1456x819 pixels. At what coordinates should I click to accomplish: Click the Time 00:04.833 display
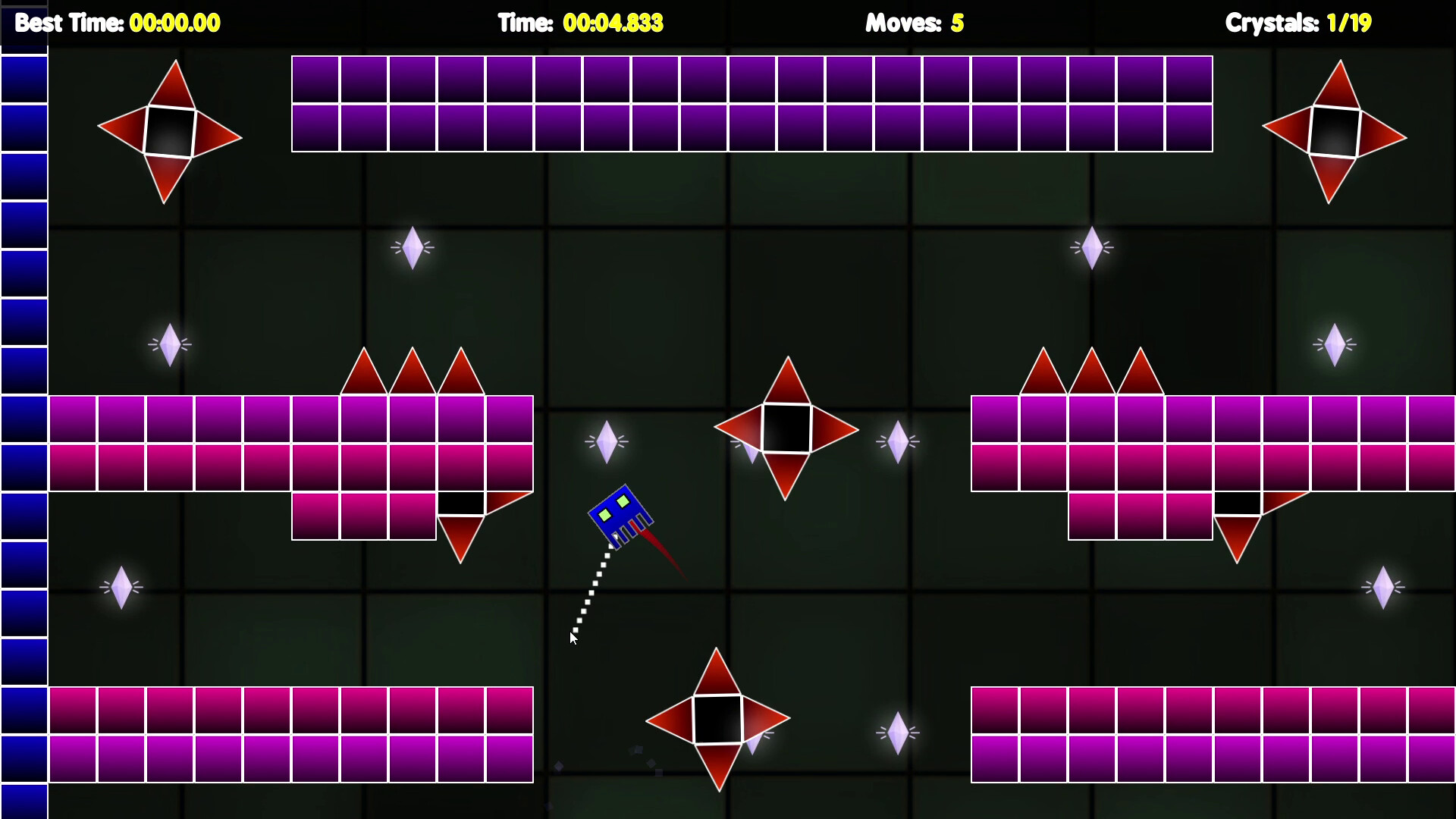point(580,24)
